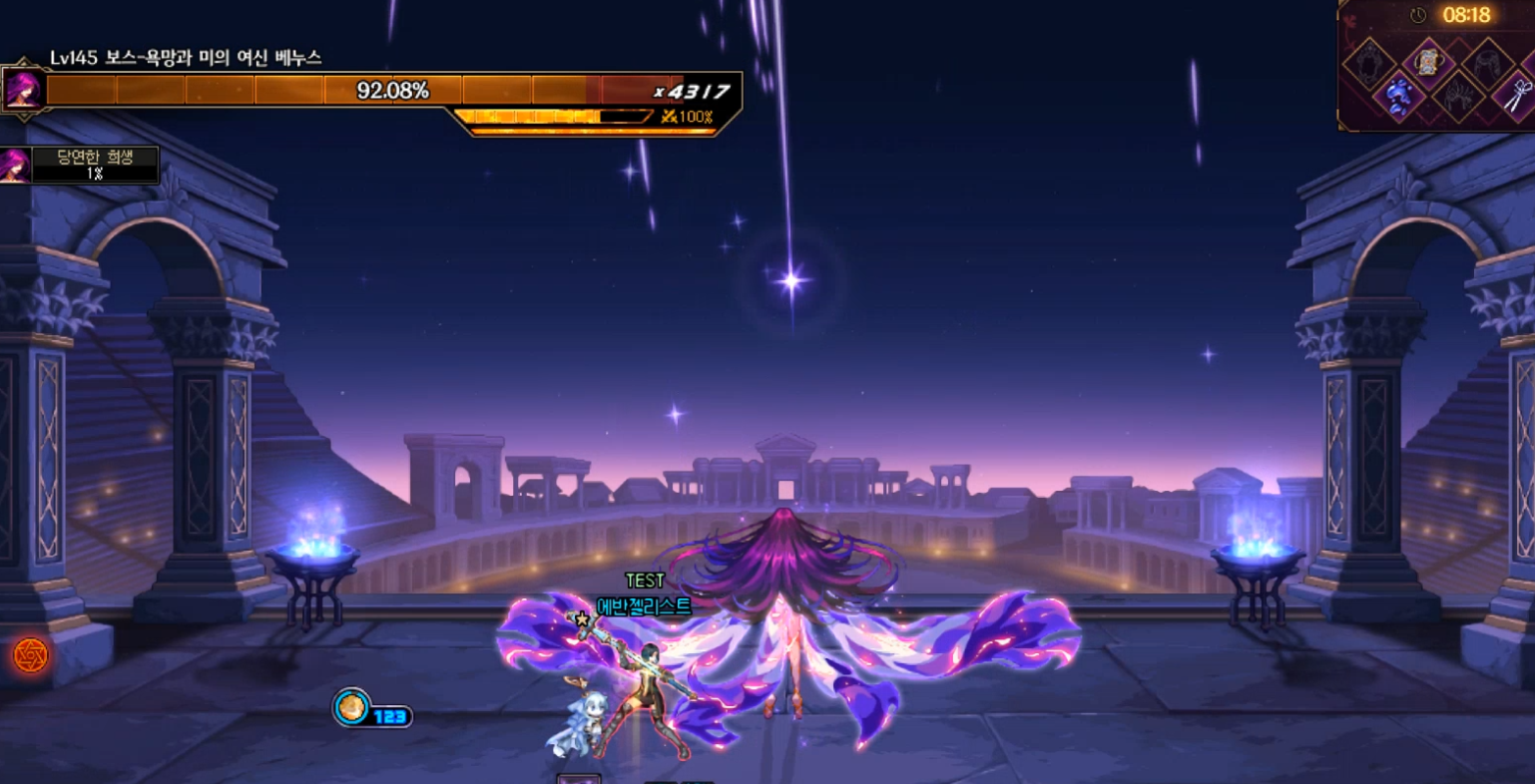Click the red hexagram emblem icon

click(30, 655)
